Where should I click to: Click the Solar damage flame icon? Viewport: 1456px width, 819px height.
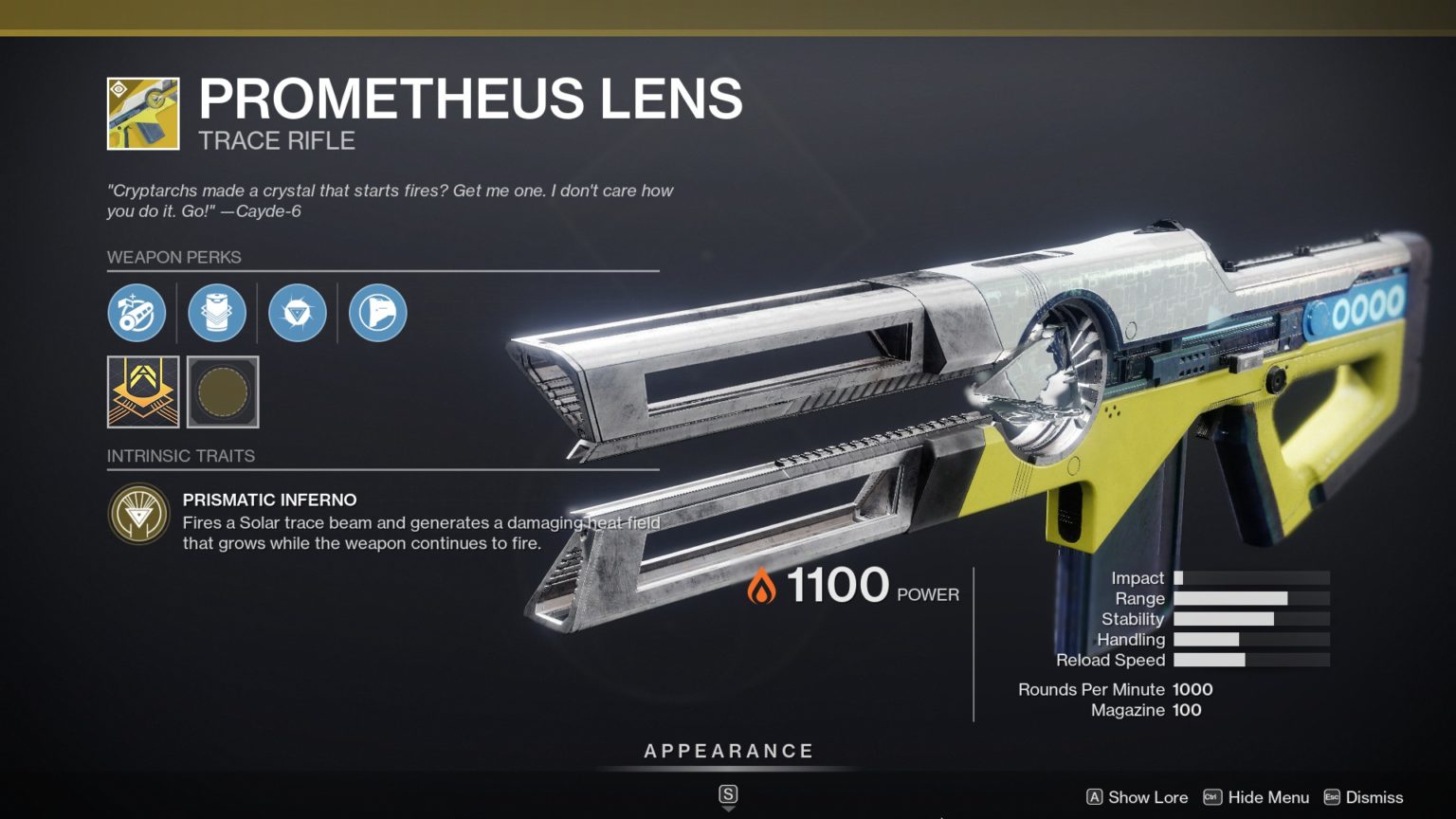click(x=762, y=586)
